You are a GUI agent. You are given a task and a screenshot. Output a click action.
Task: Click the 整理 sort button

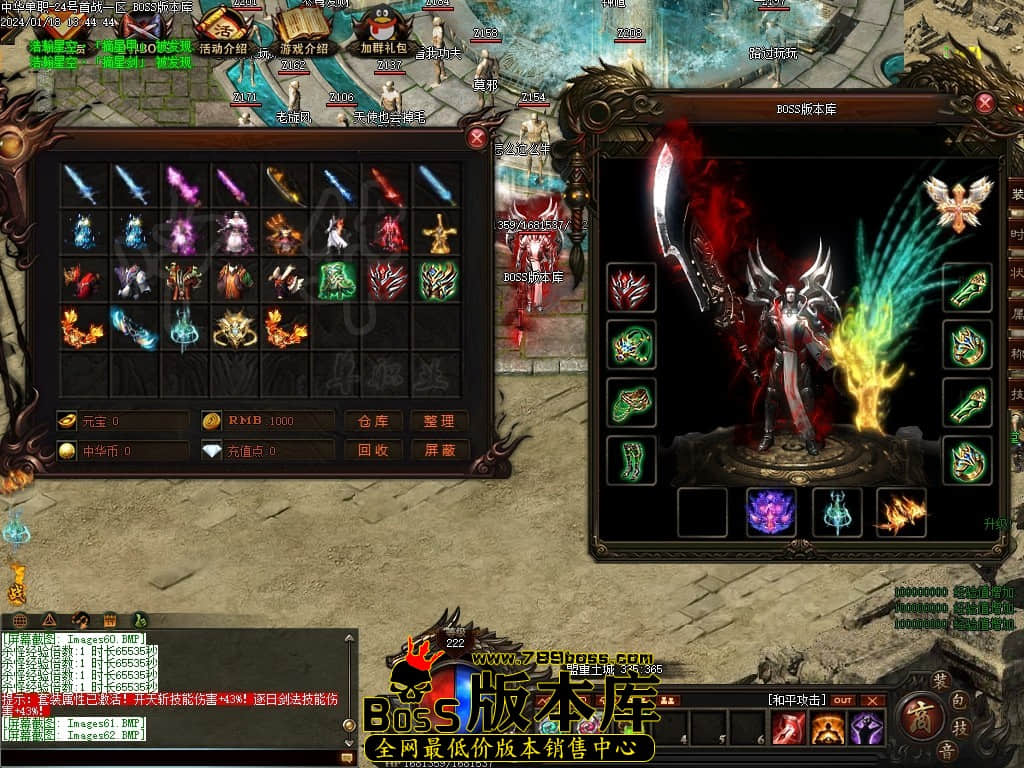point(439,421)
